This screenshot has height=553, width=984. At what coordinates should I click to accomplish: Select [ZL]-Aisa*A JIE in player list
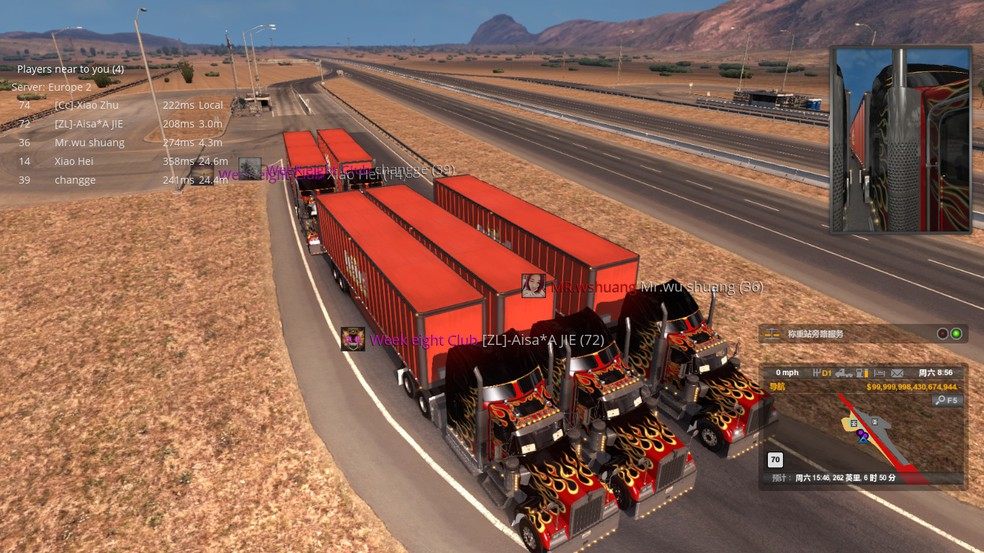(90, 124)
